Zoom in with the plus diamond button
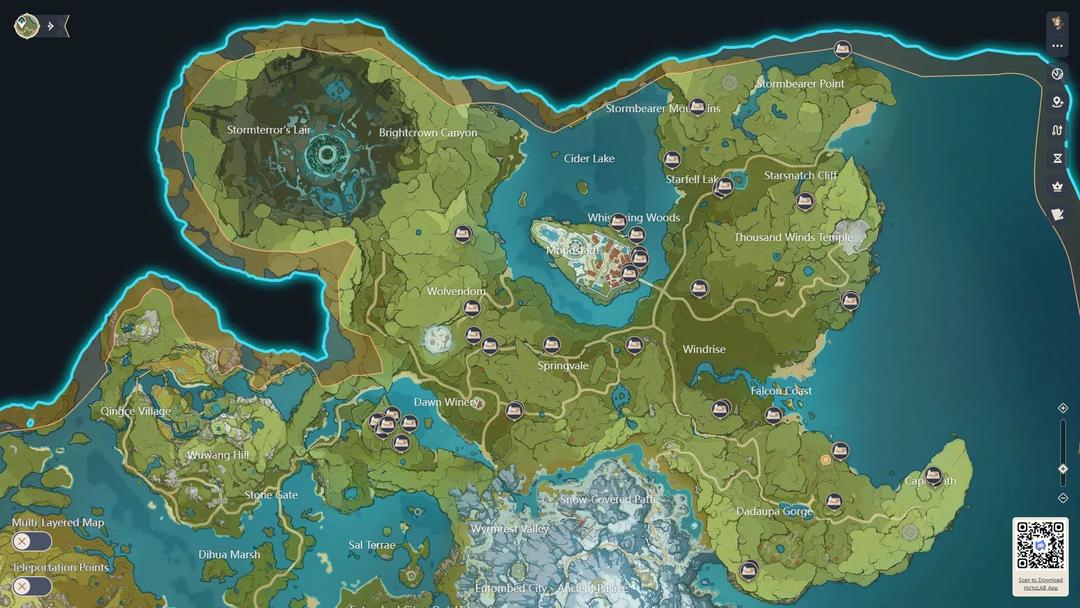This screenshot has width=1080, height=608. tap(1063, 408)
